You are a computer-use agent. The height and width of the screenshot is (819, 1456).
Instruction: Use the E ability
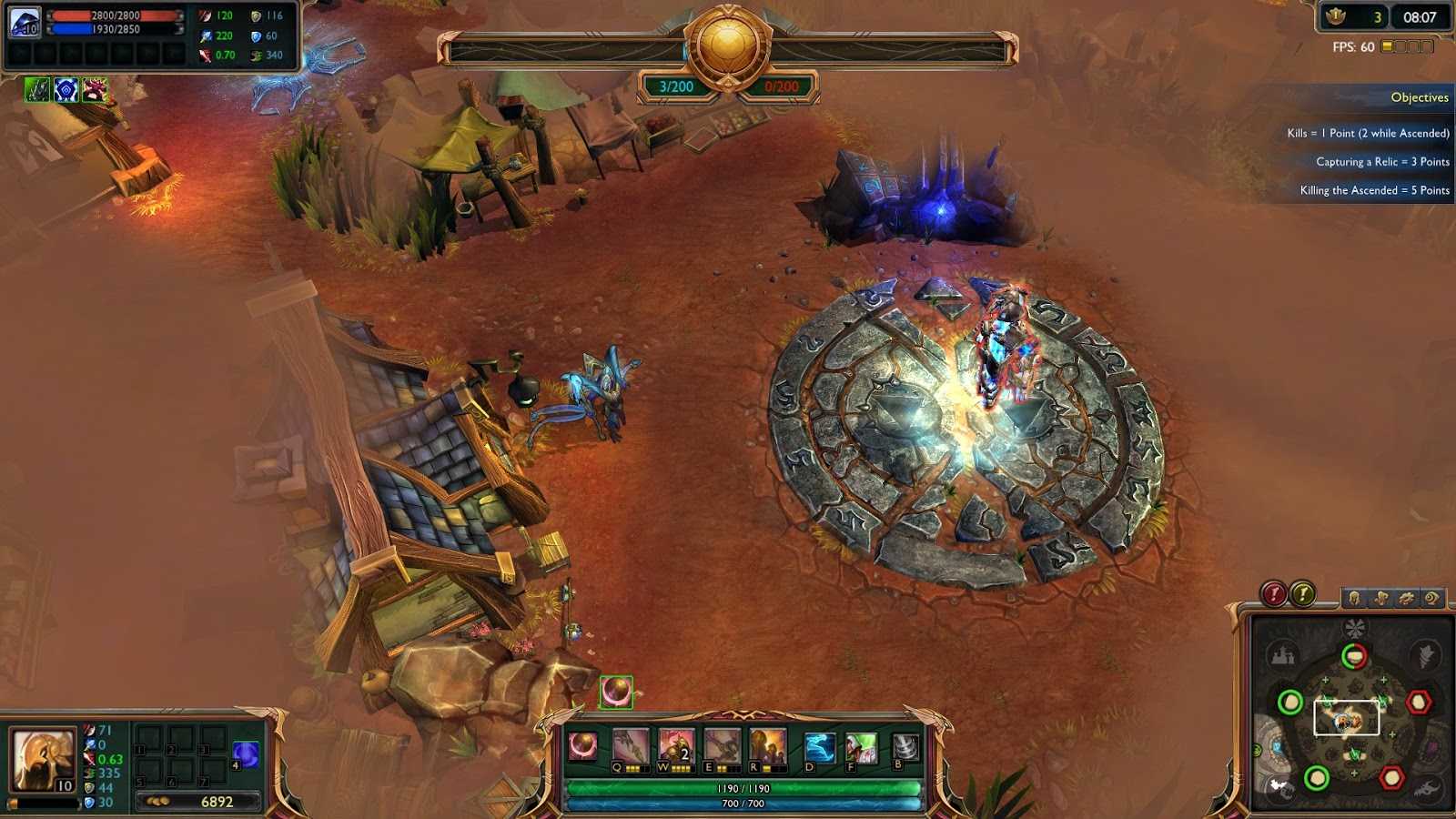(722, 746)
